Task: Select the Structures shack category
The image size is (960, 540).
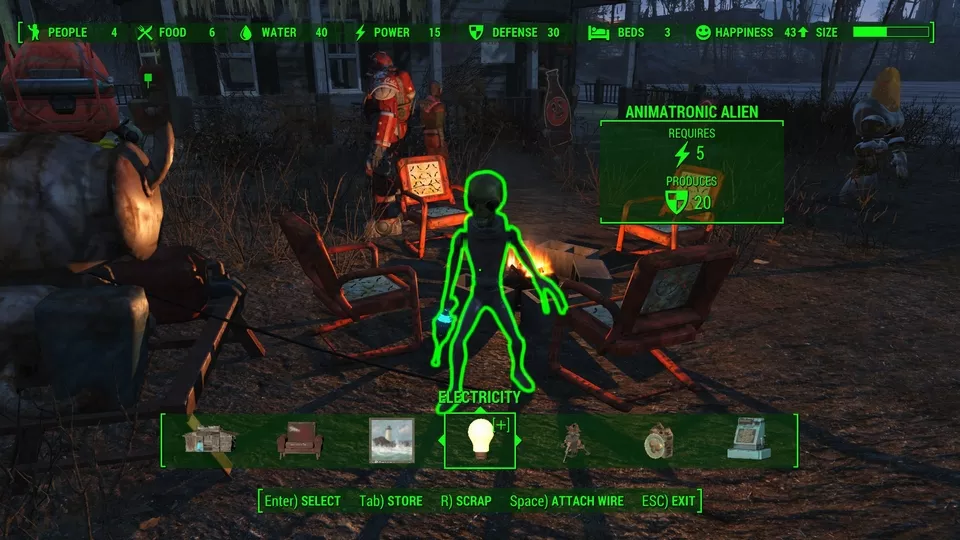Action: 207,440
